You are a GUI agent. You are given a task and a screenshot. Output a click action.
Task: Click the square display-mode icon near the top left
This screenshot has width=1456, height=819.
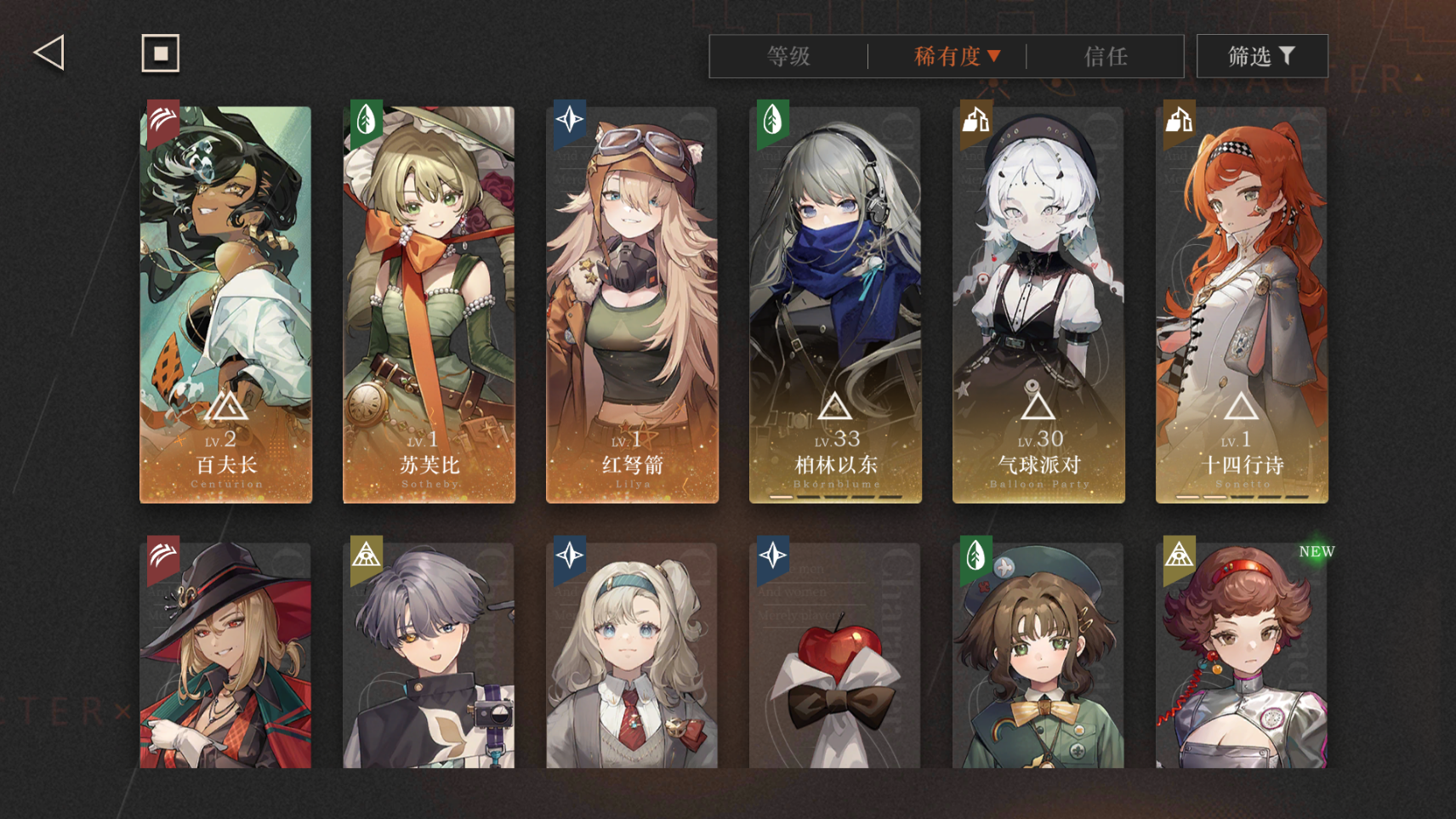160,53
